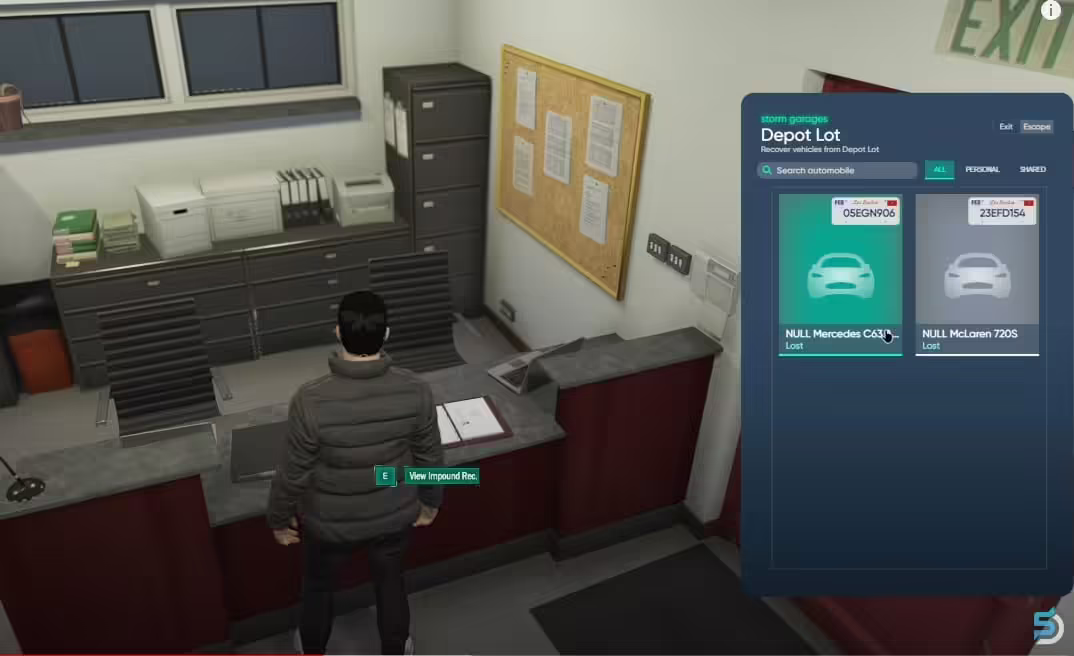The height and width of the screenshot is (656, 1074).
Task: Switch to the ALL vehicles tab
Action: [x=939, y=170]
